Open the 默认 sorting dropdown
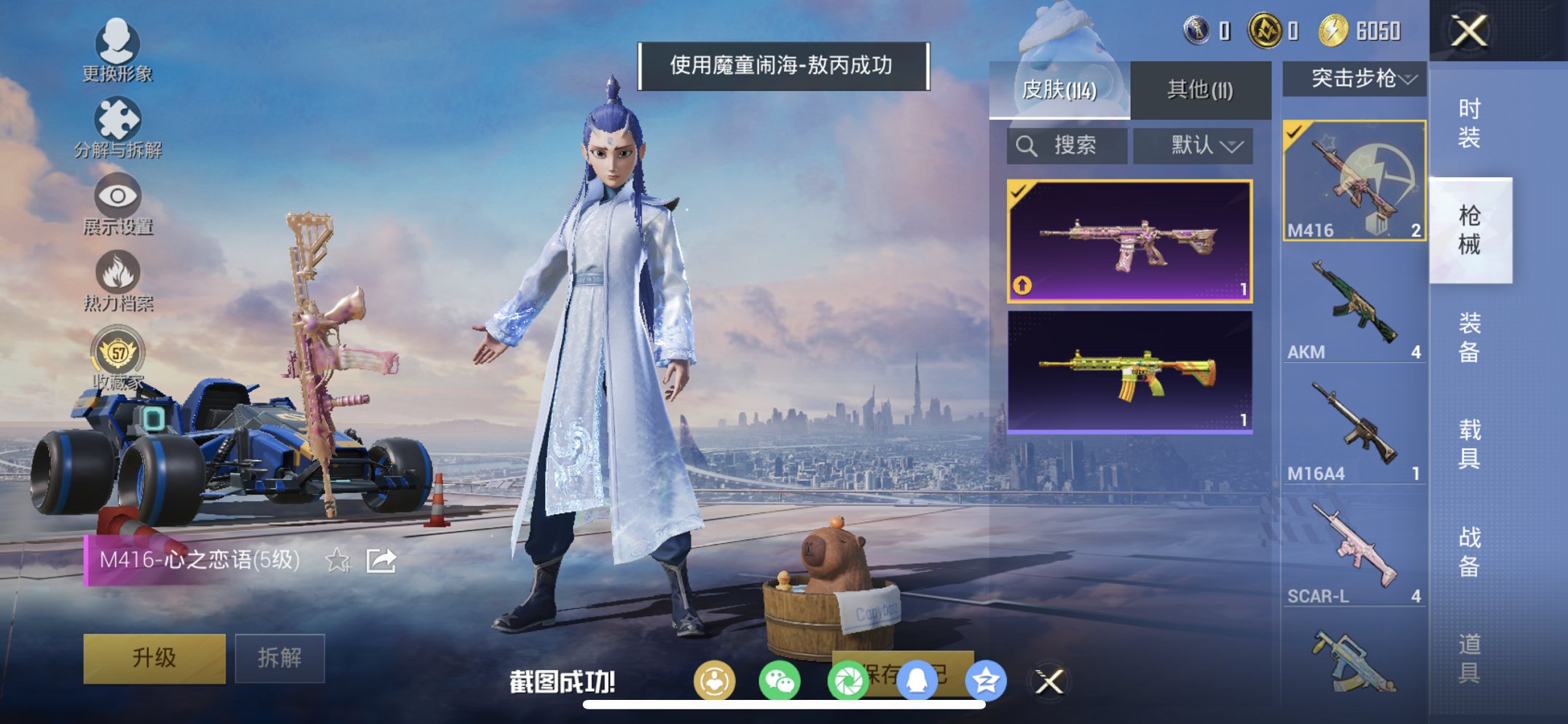The image size is (1568, 724). pos(1191,145)
